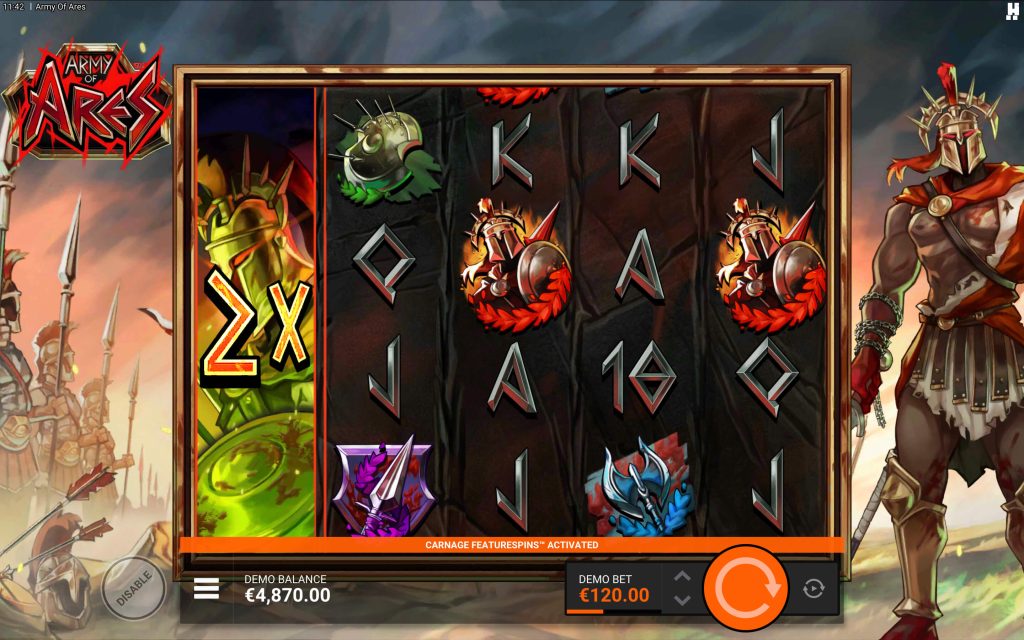Increase the demo bet amount
The width and height of the screenshot is (1024, 640).
pos(682,577)
